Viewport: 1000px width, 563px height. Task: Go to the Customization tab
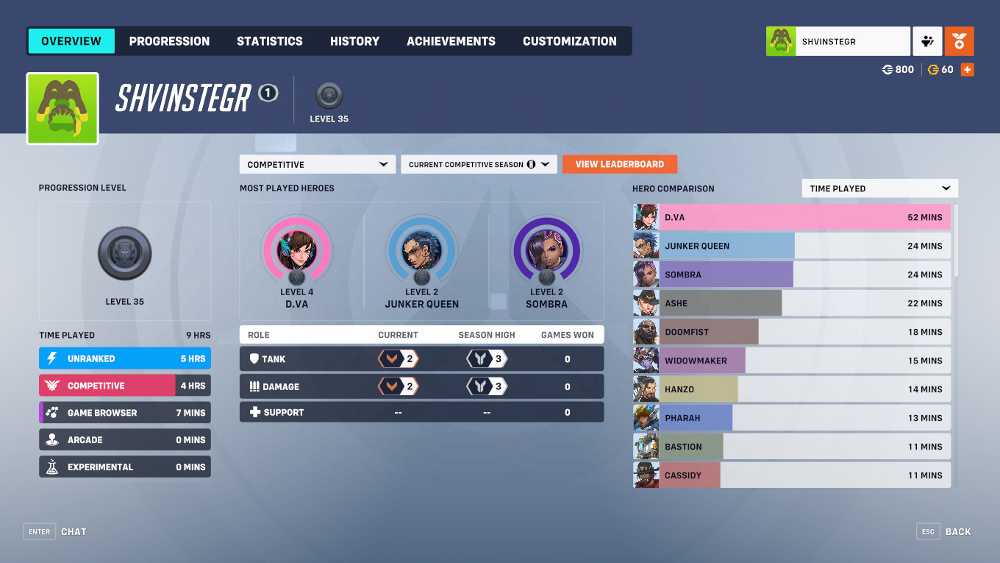[570, 41]
